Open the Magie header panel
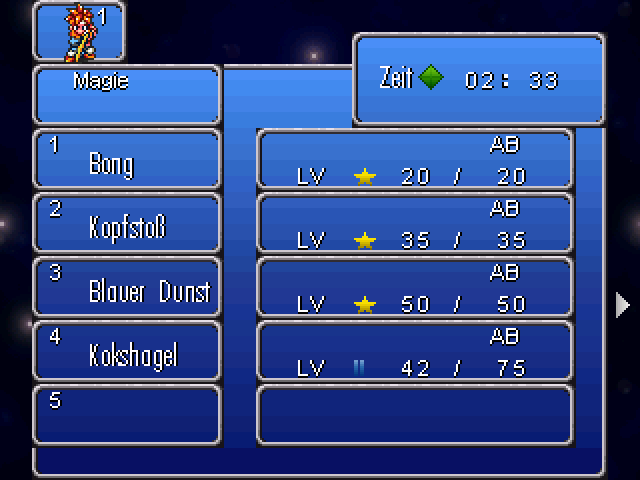 coord(127,95)
